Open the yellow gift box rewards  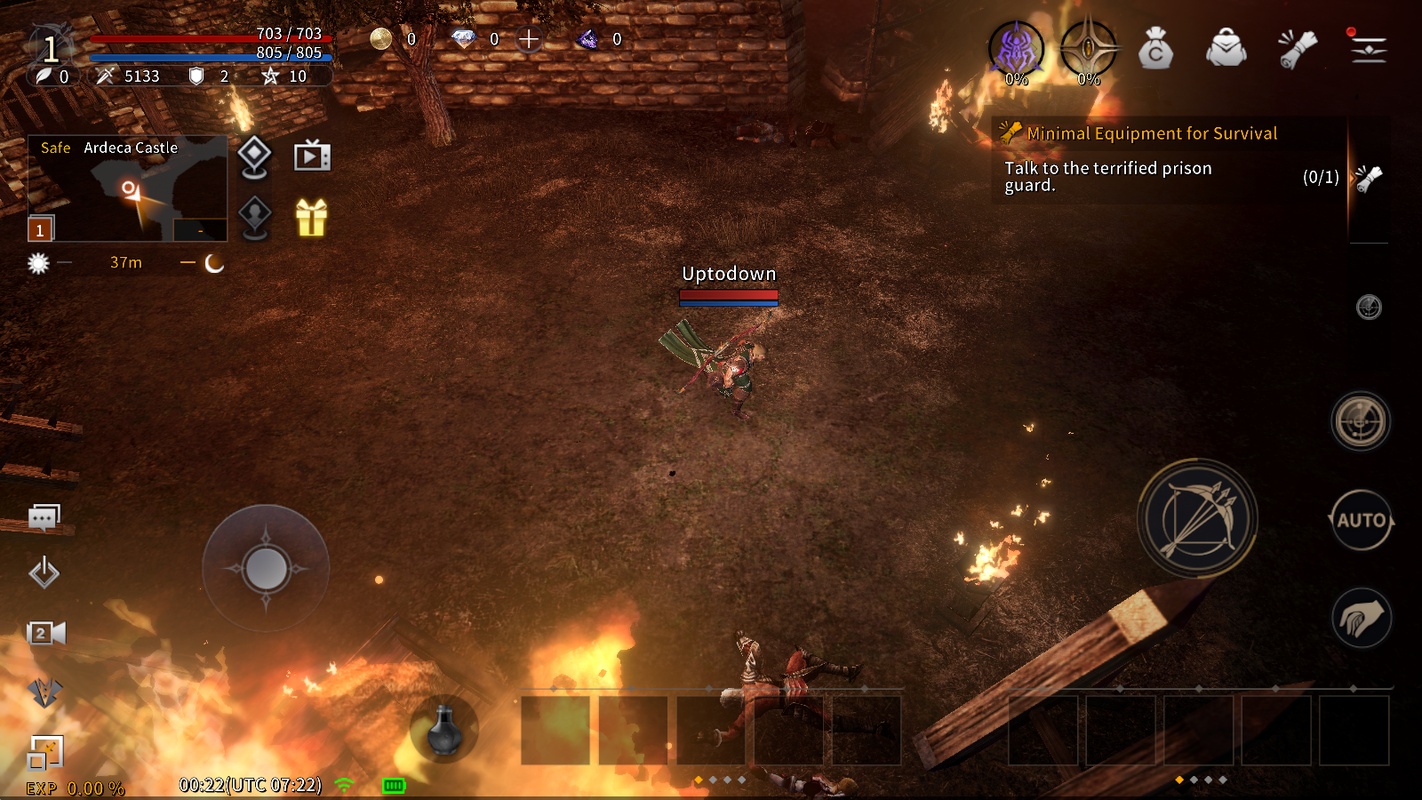[x=311, y=217]
